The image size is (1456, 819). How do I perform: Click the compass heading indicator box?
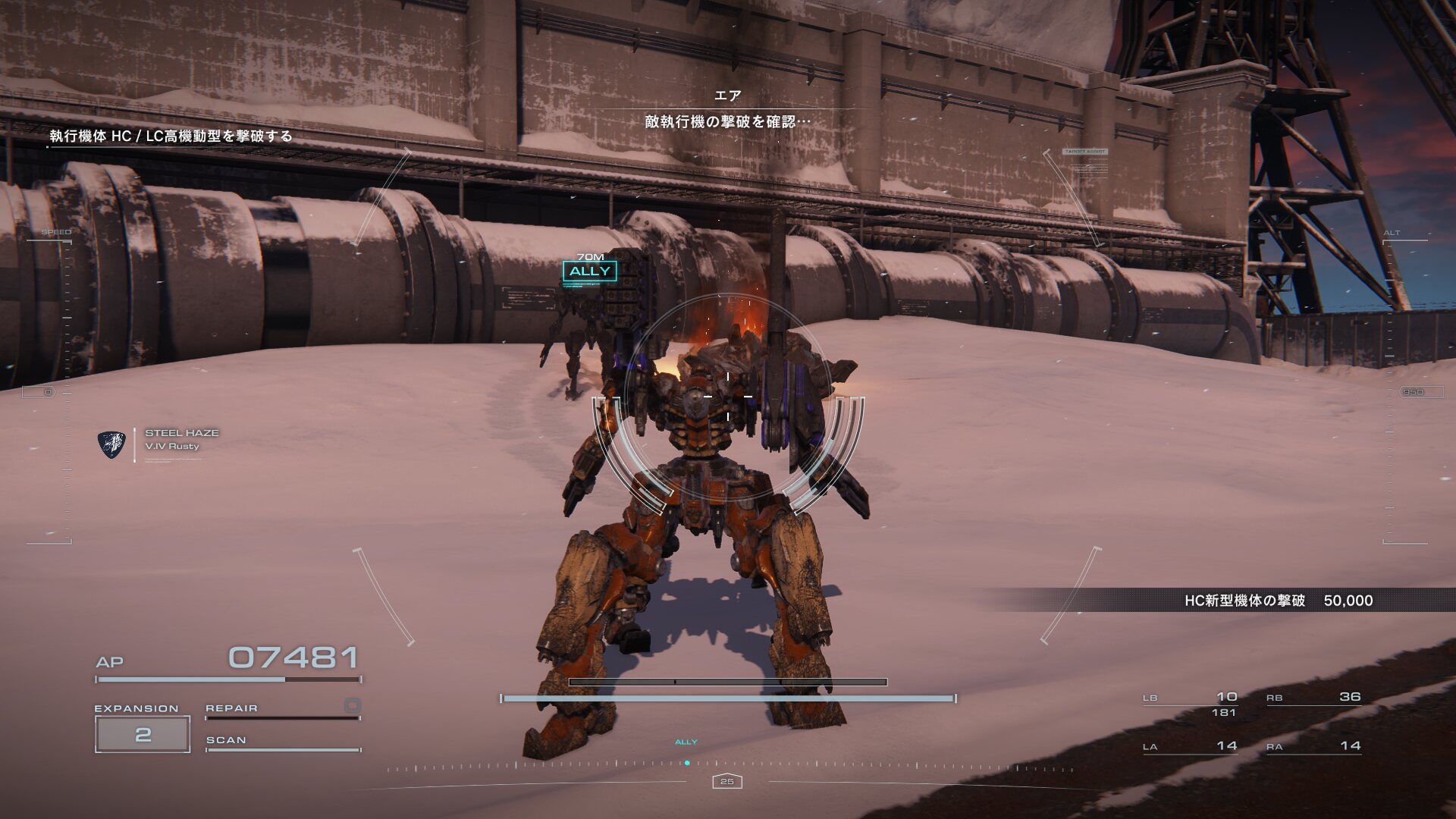pos(727,781)
